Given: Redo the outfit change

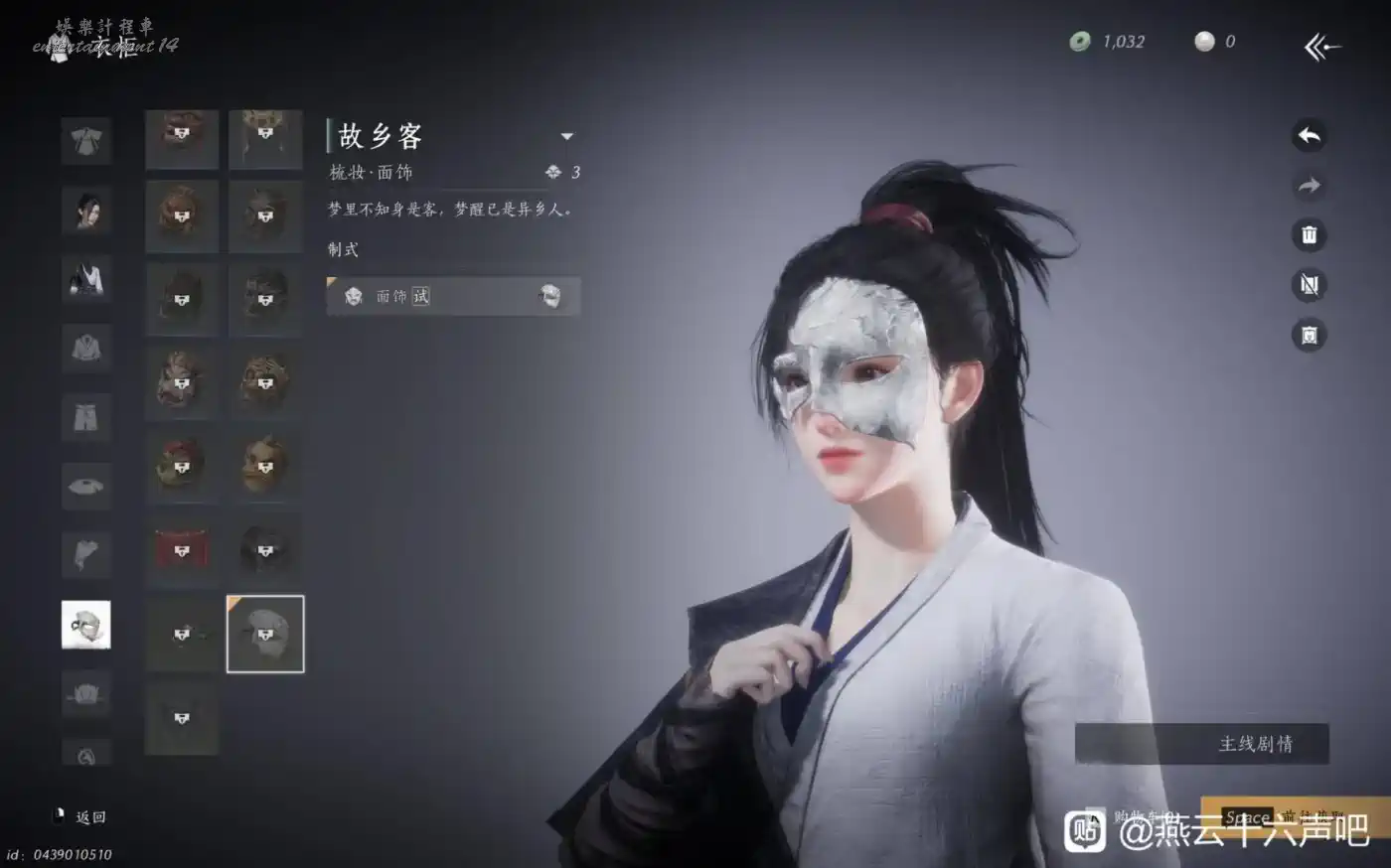Looking at the screenshot, I should click(x=1310, y=186).
